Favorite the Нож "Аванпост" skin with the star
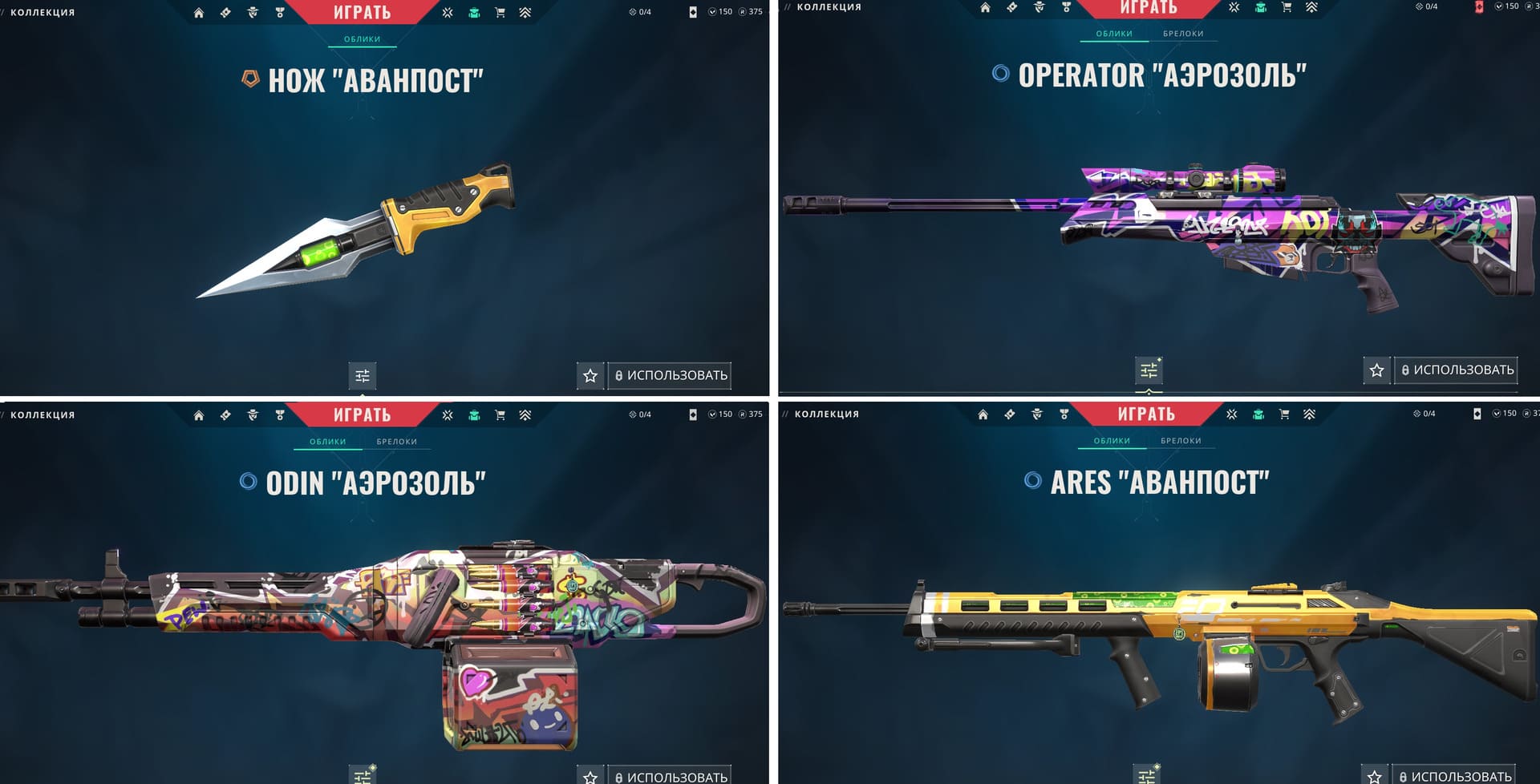The image size is (1540, 784). tap(590, 375)
